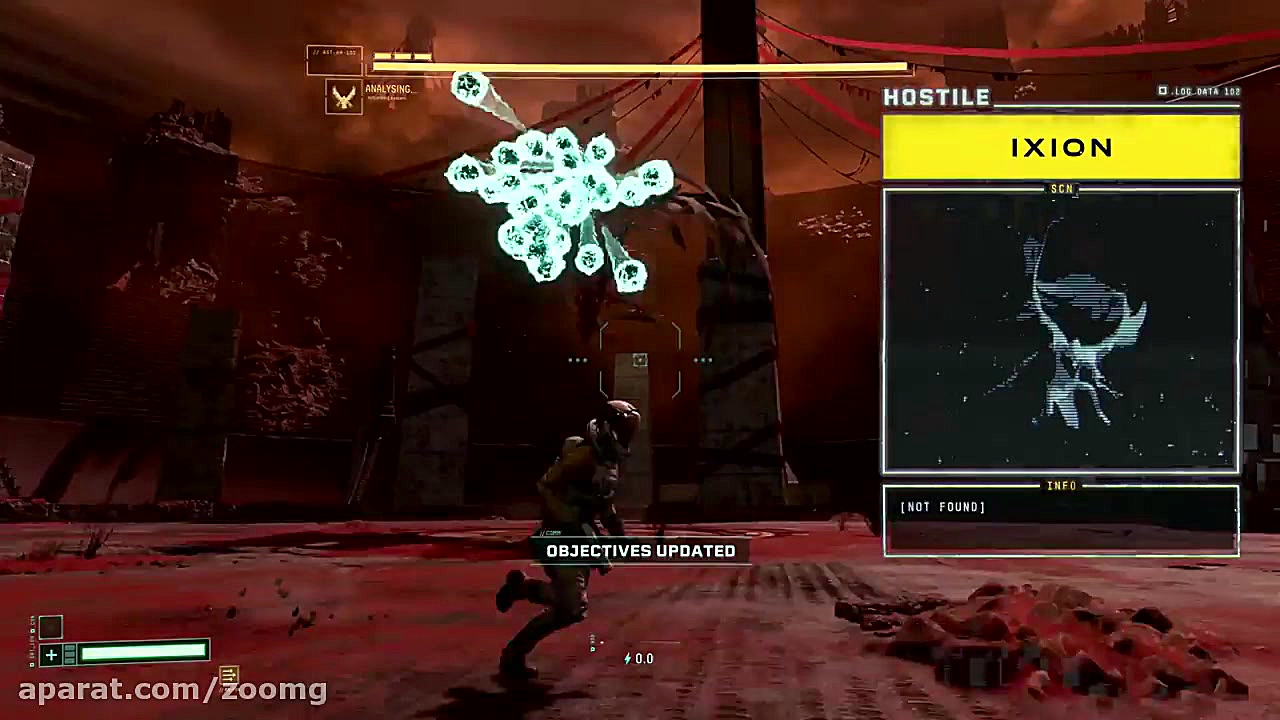The image size is (1280, 720).
Task: Select the yellow IXION name banner
Action: (1061, 148)
